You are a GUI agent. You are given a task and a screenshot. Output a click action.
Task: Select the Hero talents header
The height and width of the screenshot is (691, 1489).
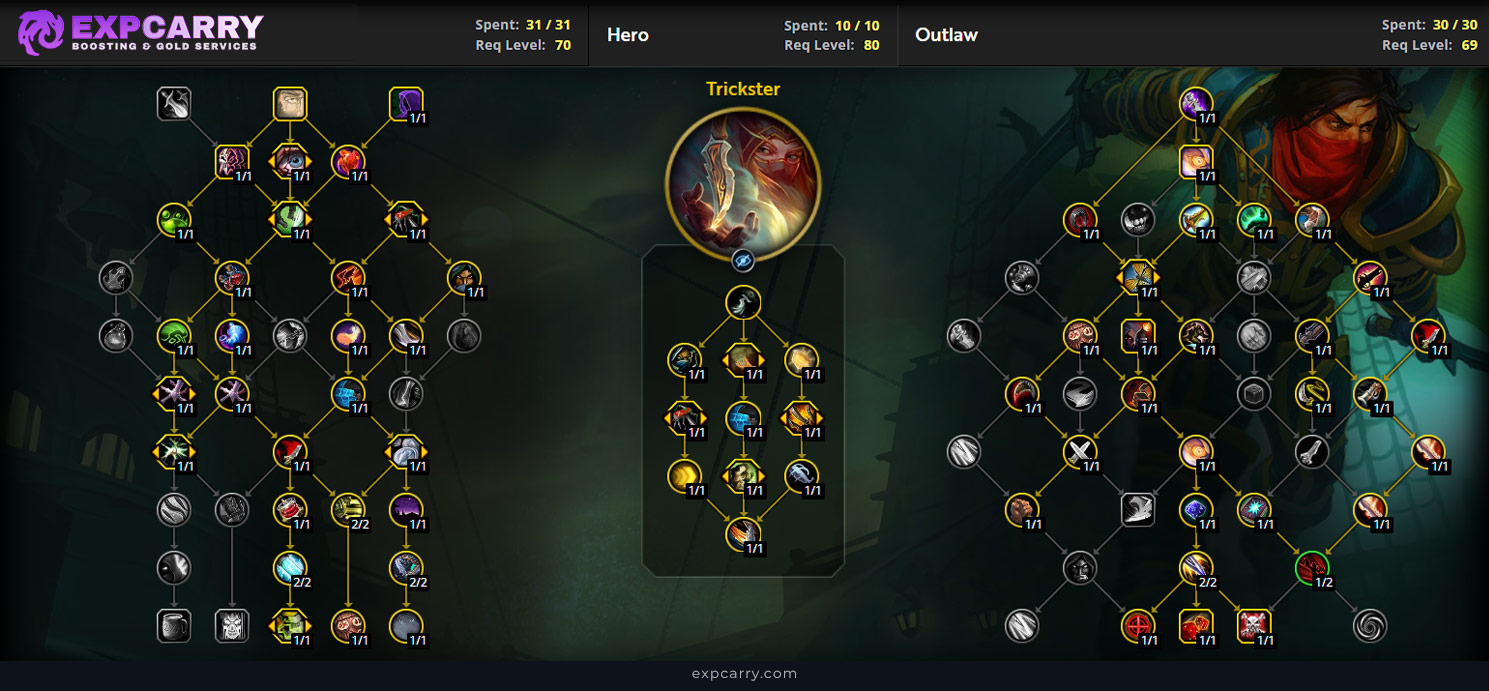click(x=628, y=35)
